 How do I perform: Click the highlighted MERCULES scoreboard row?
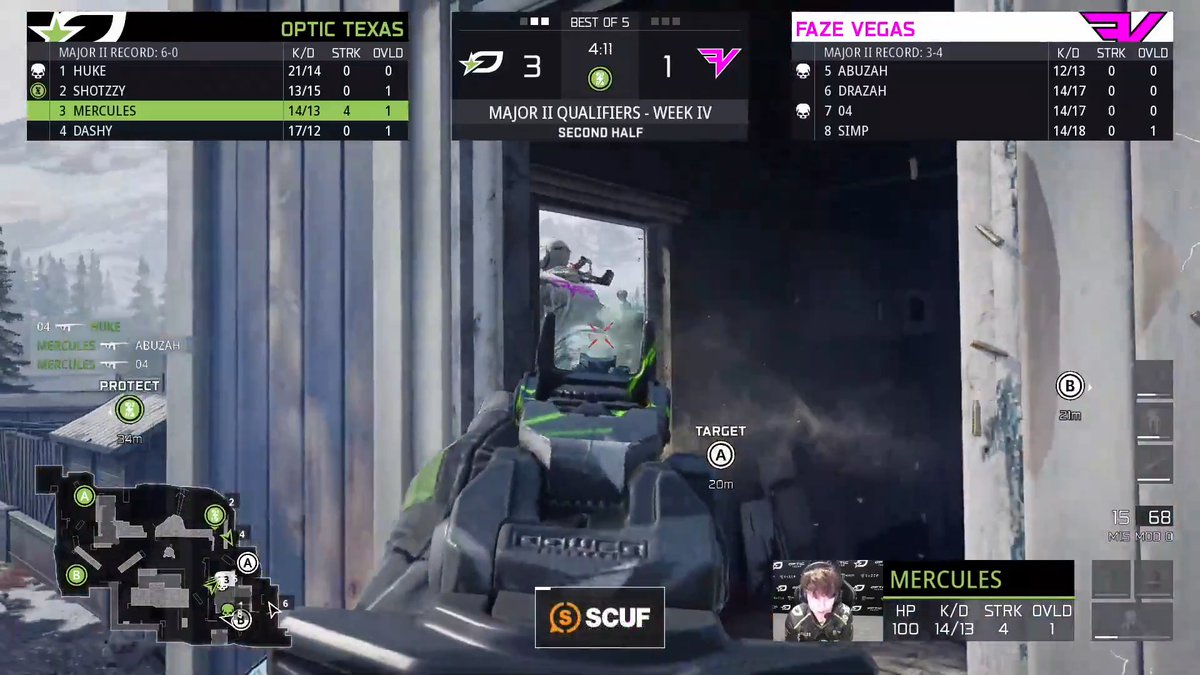pyautogui.click(x=217, y=111)
